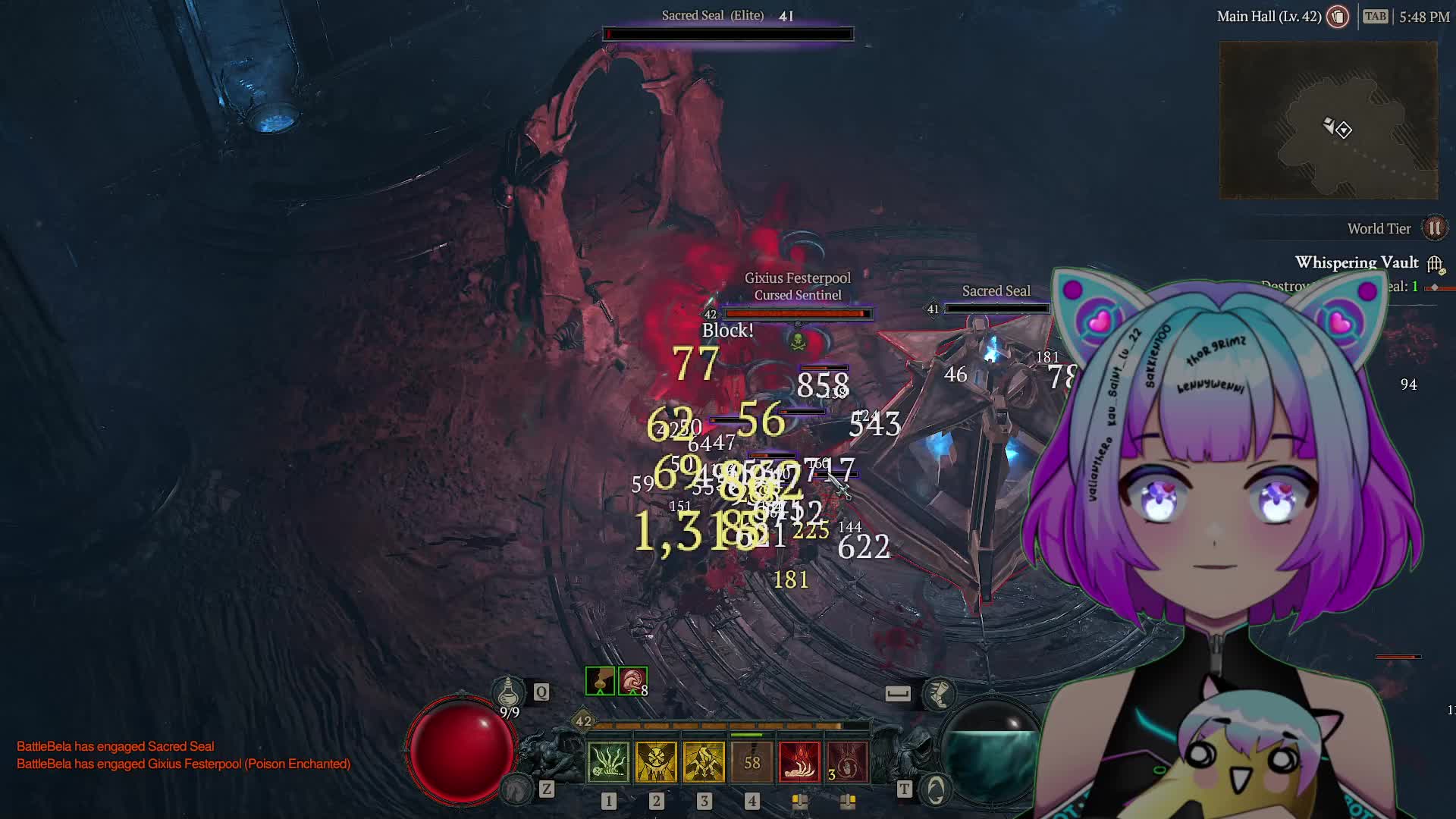The width and height of the screenshot is (1456, 819).
Task: Drink the healing potion flask
Action: 508,692
